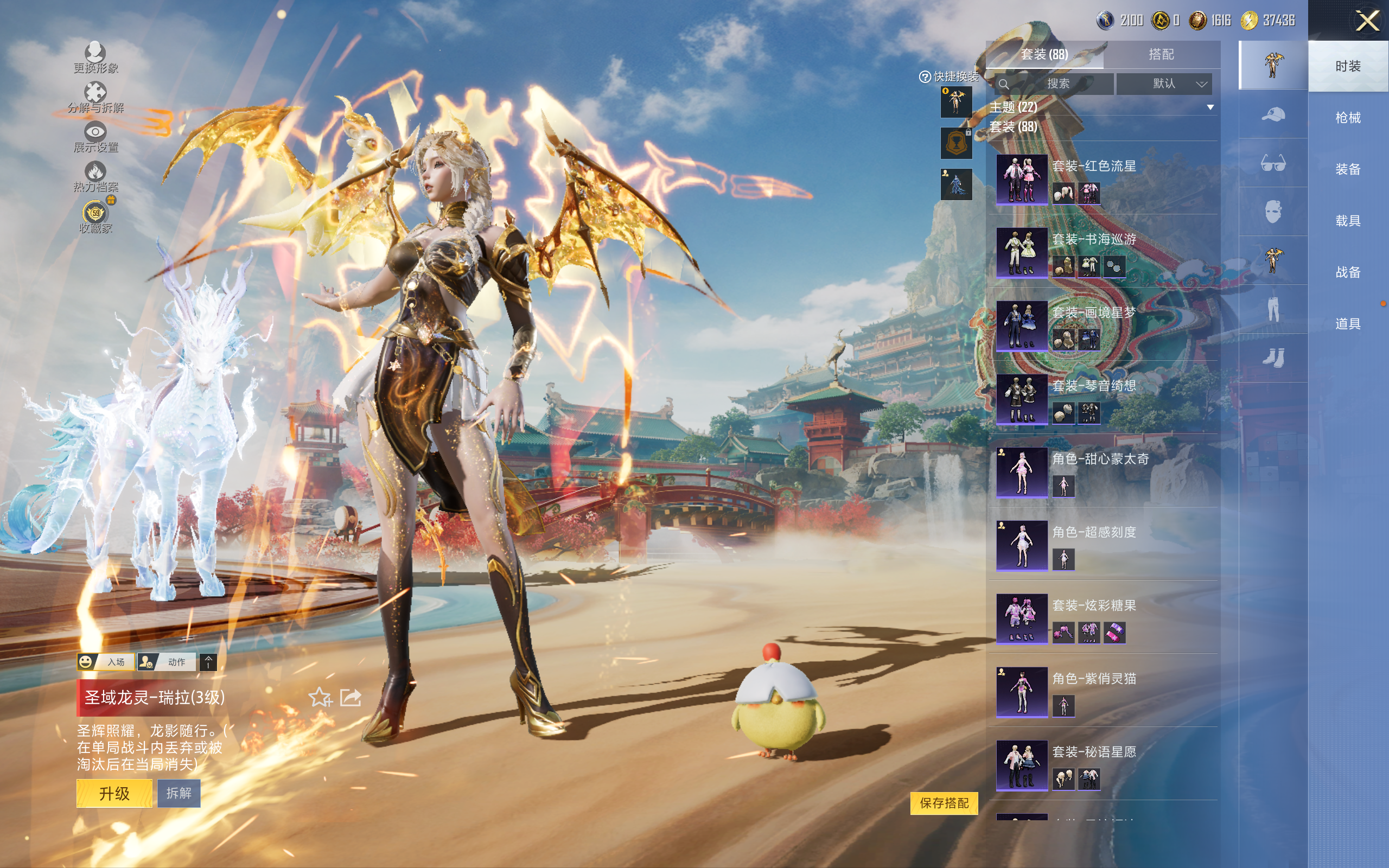Viewport: 1389px width, 868px height.
Task: Open the 枪械 category
Action: point(1347,118)
